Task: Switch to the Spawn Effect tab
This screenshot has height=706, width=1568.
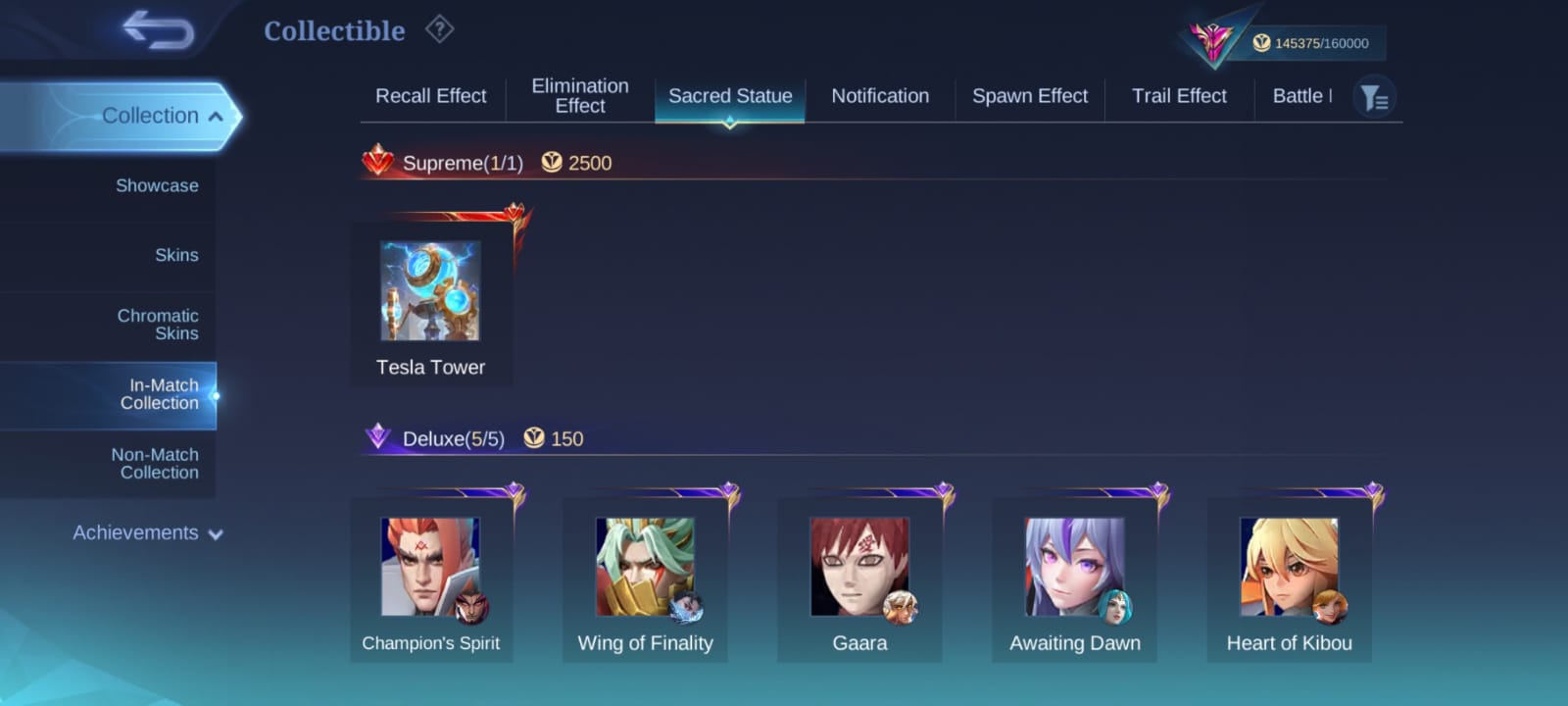Action: click(1030, 96)
